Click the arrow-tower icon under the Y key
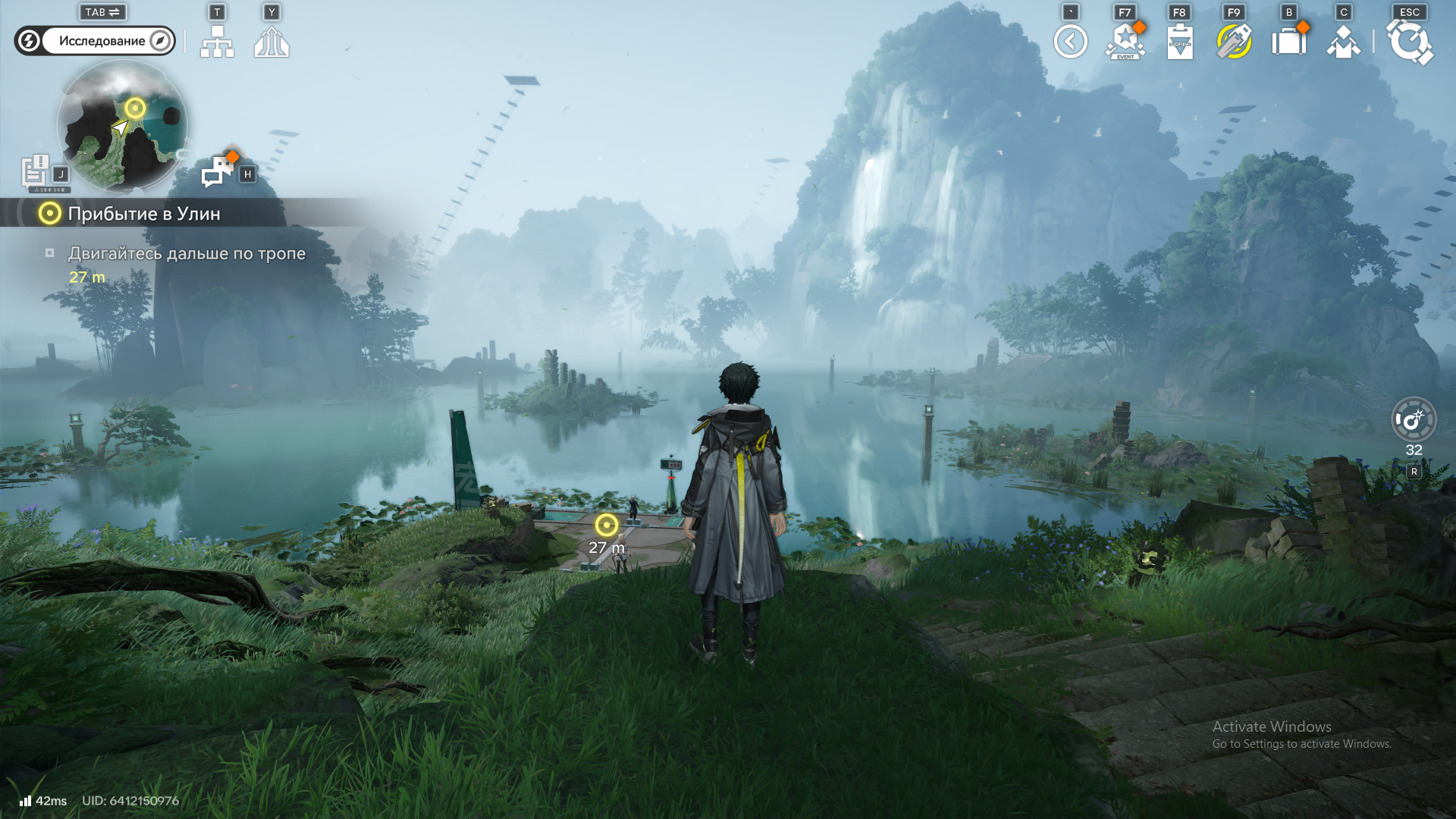Screen dimensions: 1456x819 (271, 42)
